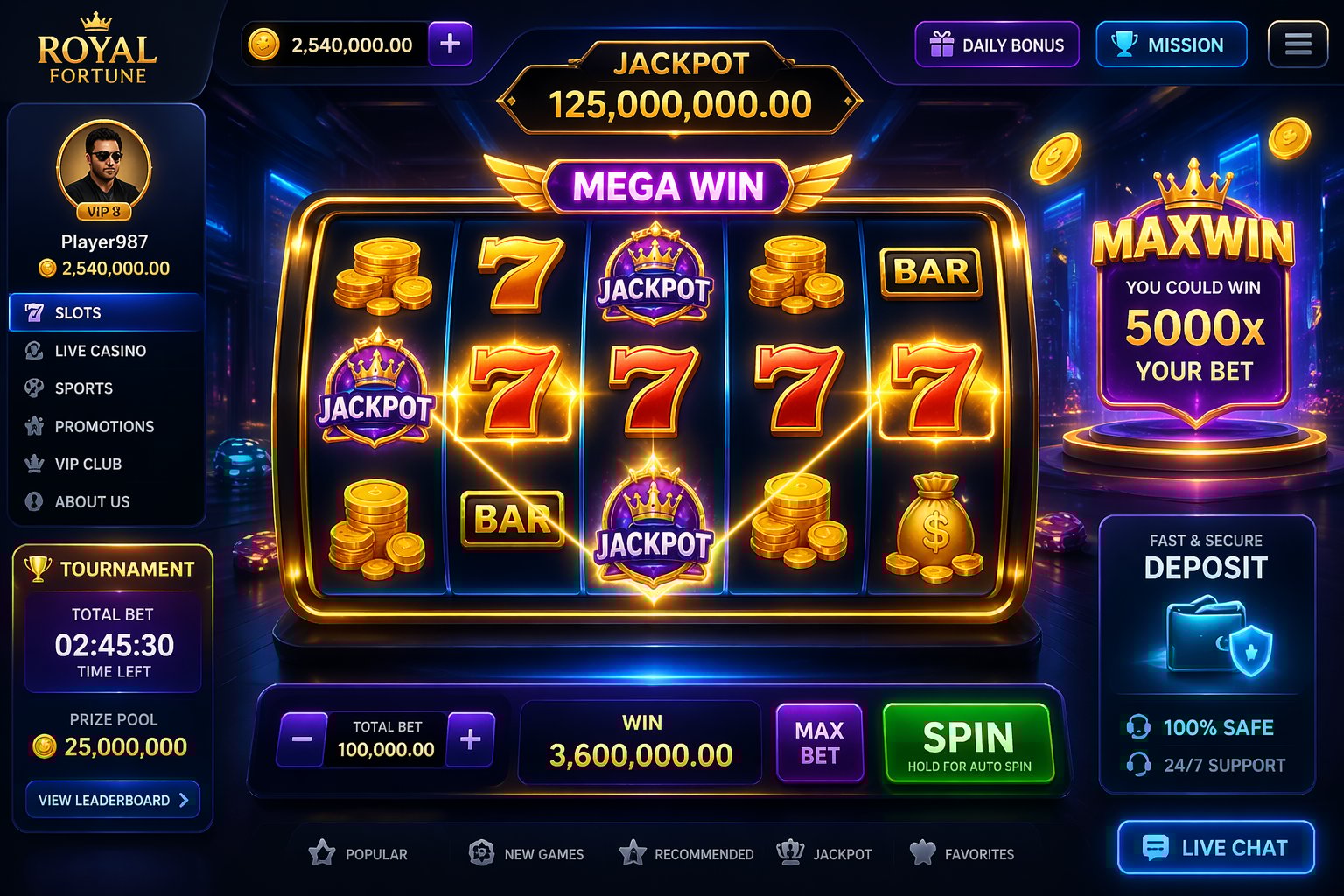Enable Max Bet mode
Screen dimensions: 1344x896
coord(820,743)
